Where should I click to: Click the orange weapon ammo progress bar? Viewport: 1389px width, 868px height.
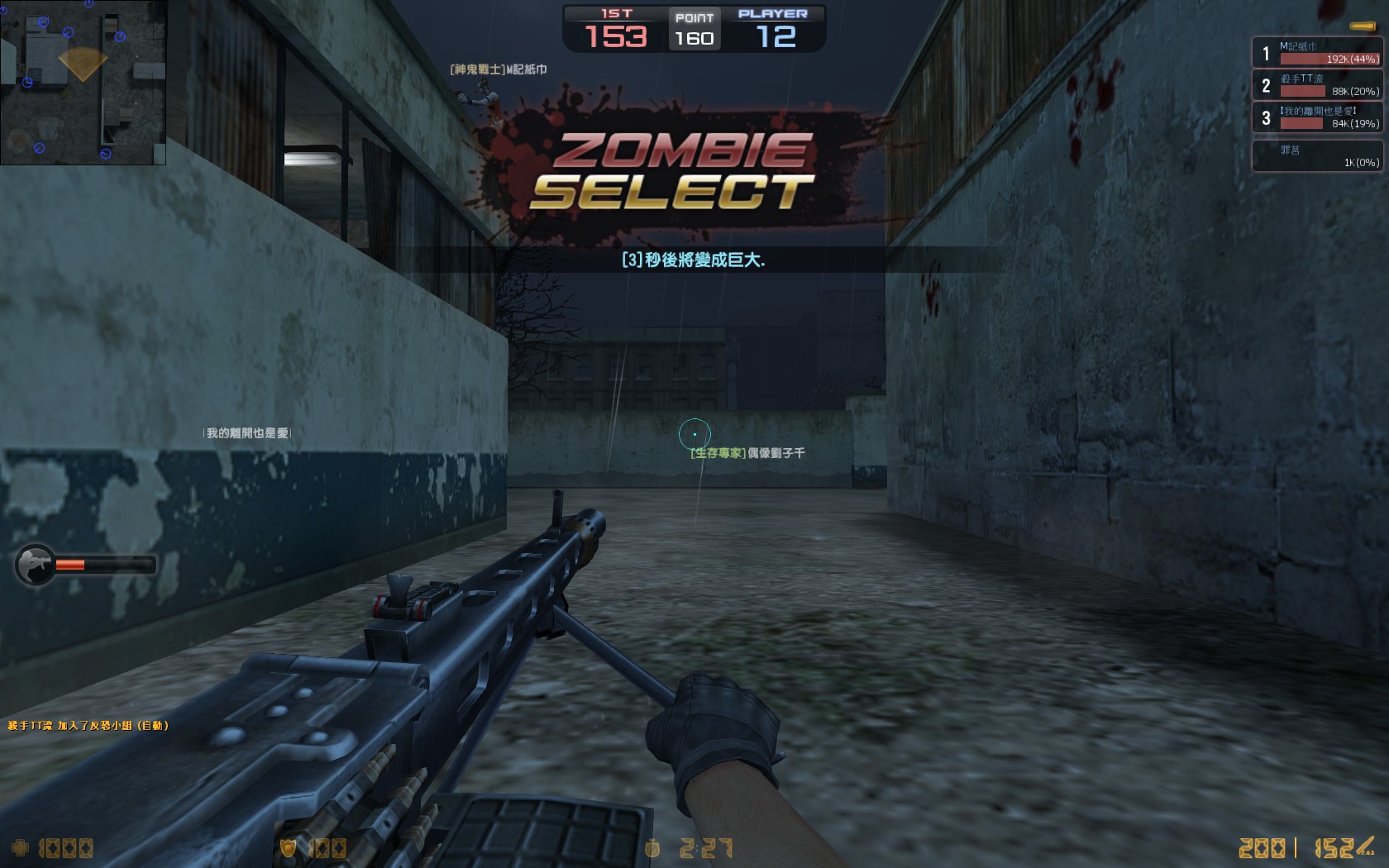(70, 565)
